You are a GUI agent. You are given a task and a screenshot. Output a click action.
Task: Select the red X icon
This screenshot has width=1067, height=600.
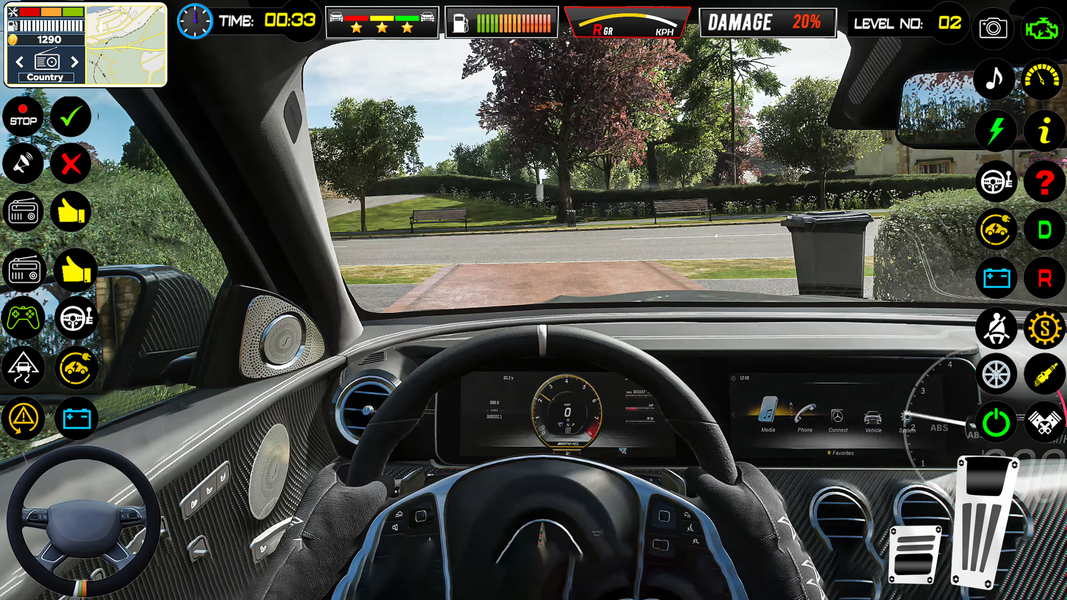(x=71, y=164)
